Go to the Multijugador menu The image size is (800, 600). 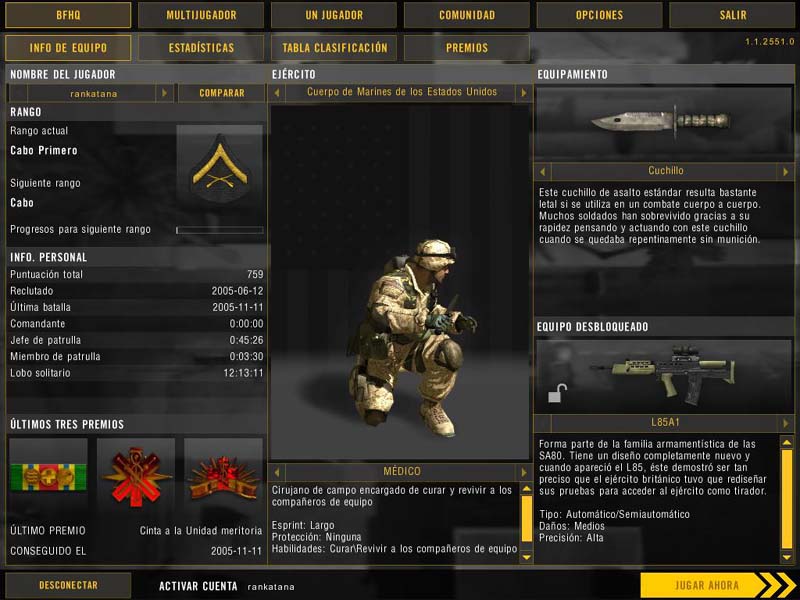[201, 15]
